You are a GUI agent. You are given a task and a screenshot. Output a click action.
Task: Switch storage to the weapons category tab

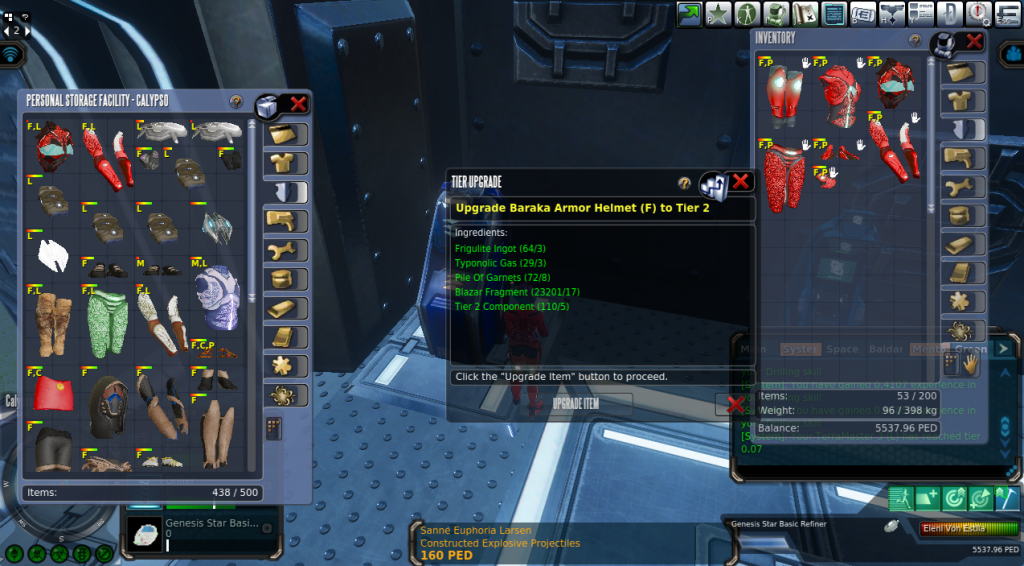coord(286,221)
